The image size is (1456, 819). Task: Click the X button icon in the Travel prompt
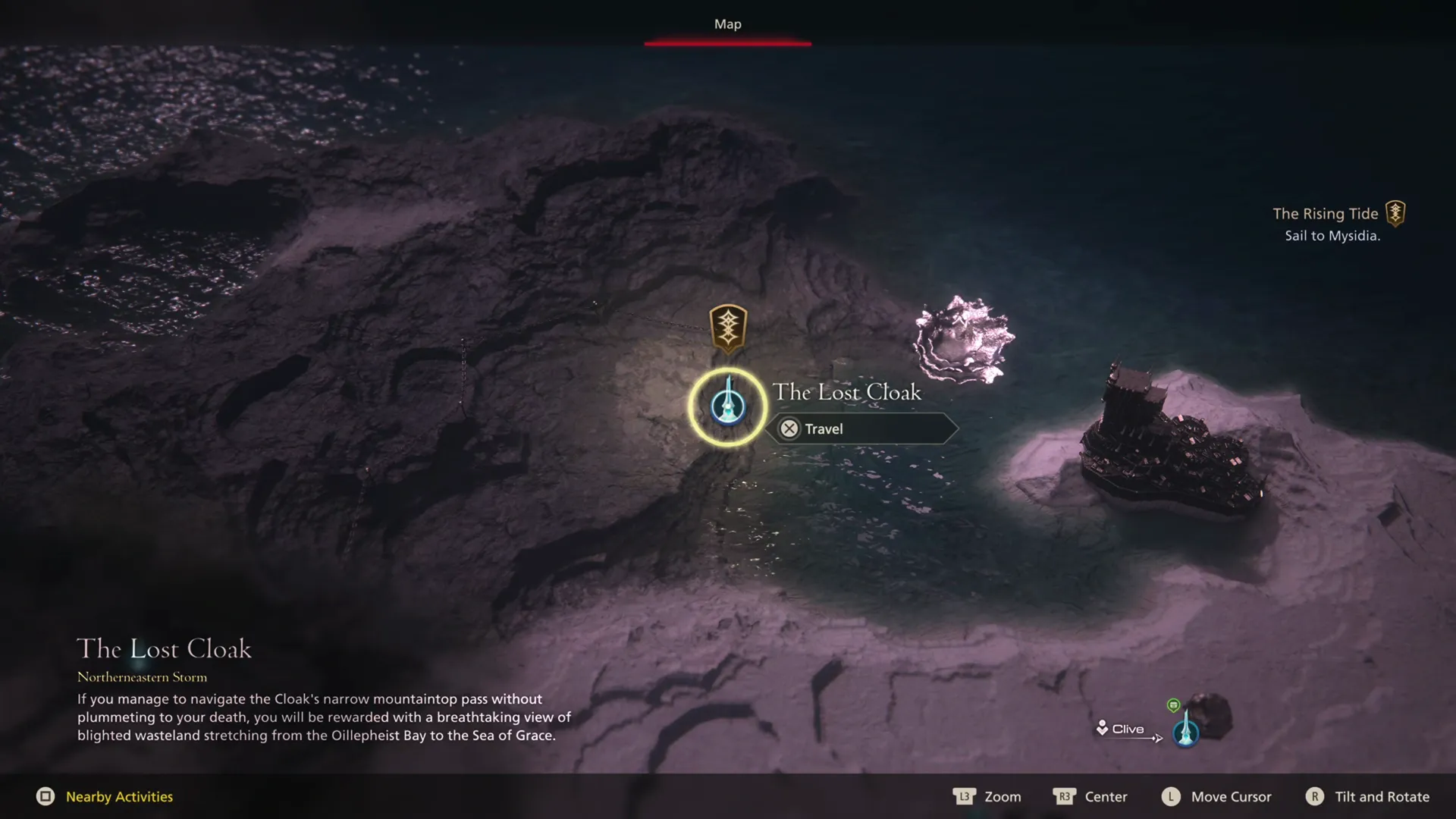[x=789, y=428]
